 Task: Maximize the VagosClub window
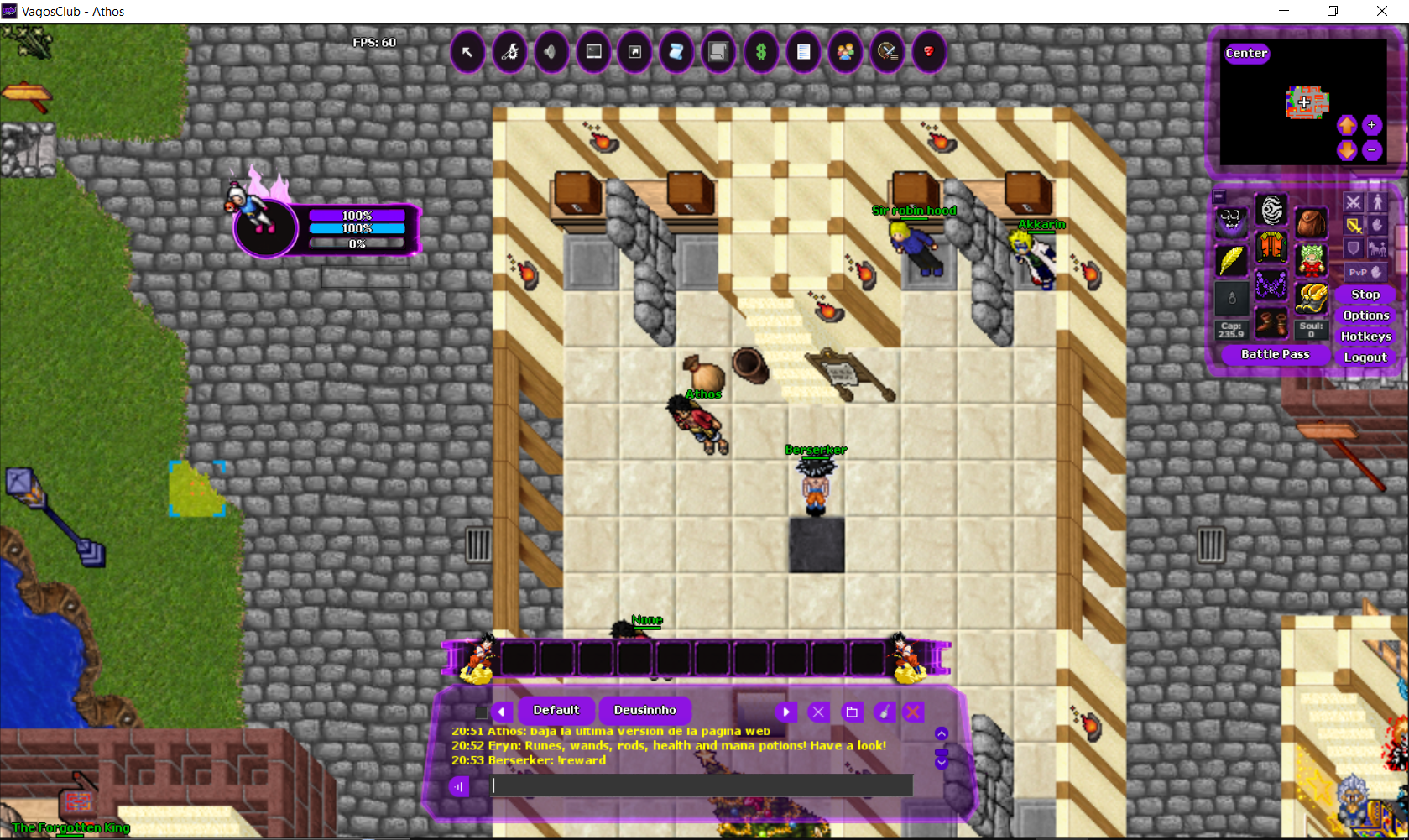[x=1333, y=11]
